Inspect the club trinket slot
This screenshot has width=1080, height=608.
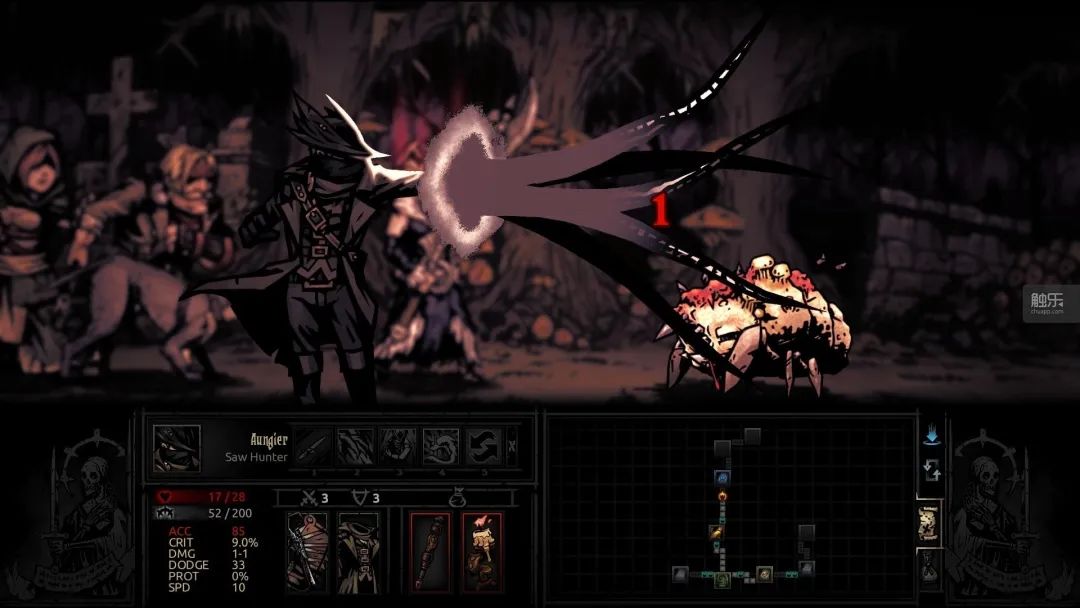tap(431, 550)
